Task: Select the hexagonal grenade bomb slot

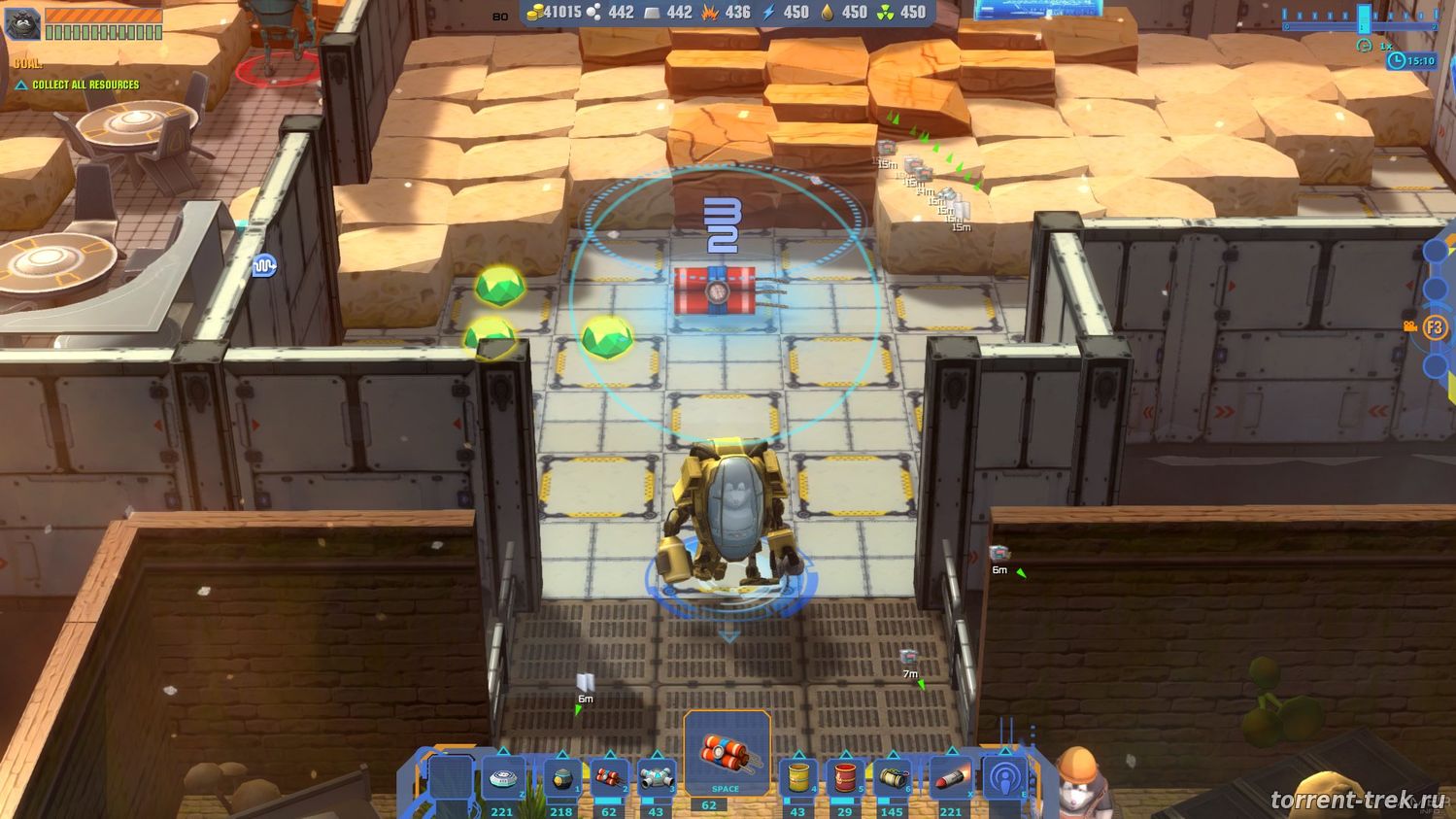Action: click(x=561, y=777)
